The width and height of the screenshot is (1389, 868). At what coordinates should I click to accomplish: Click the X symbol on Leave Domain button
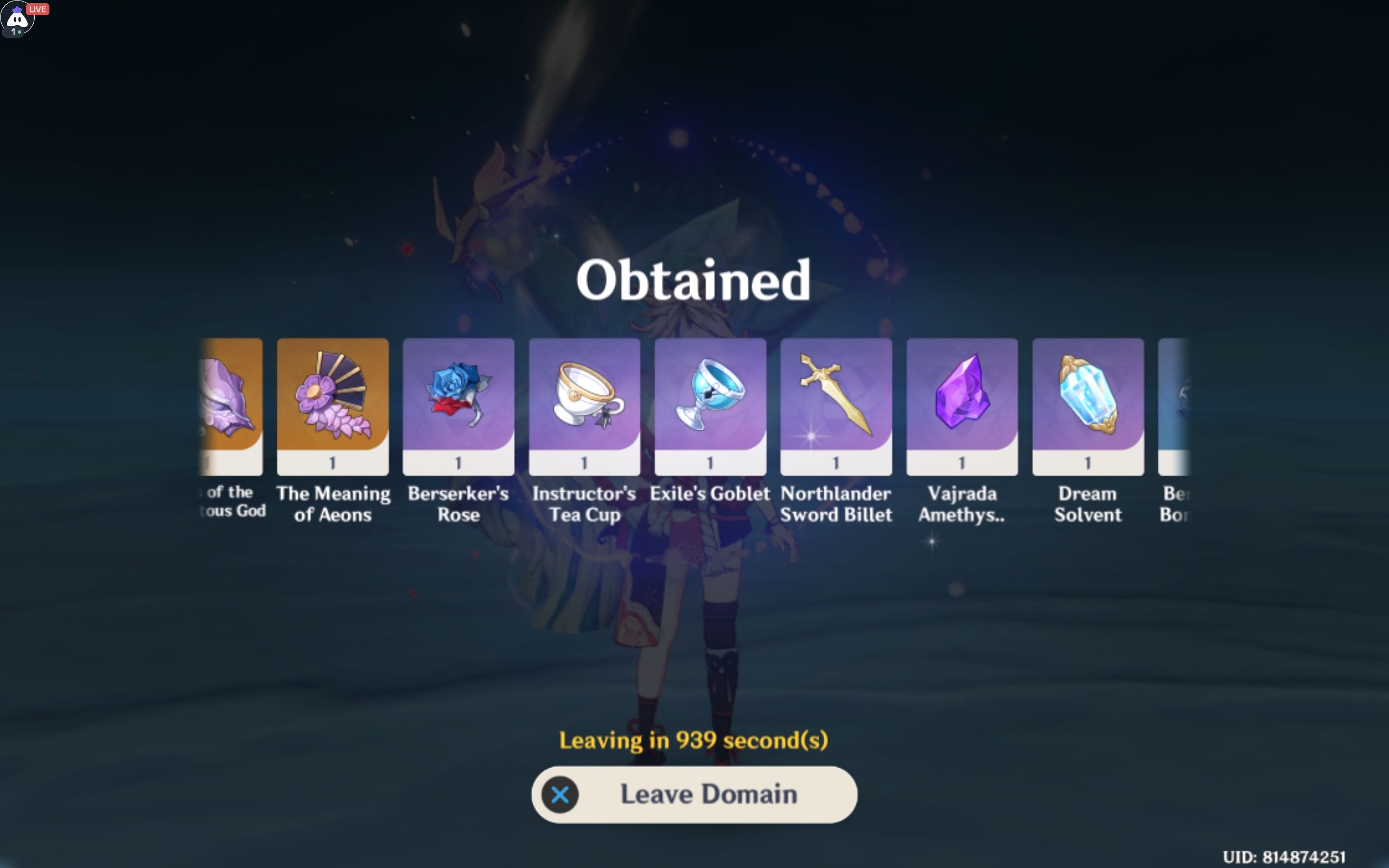coord(559,795)
